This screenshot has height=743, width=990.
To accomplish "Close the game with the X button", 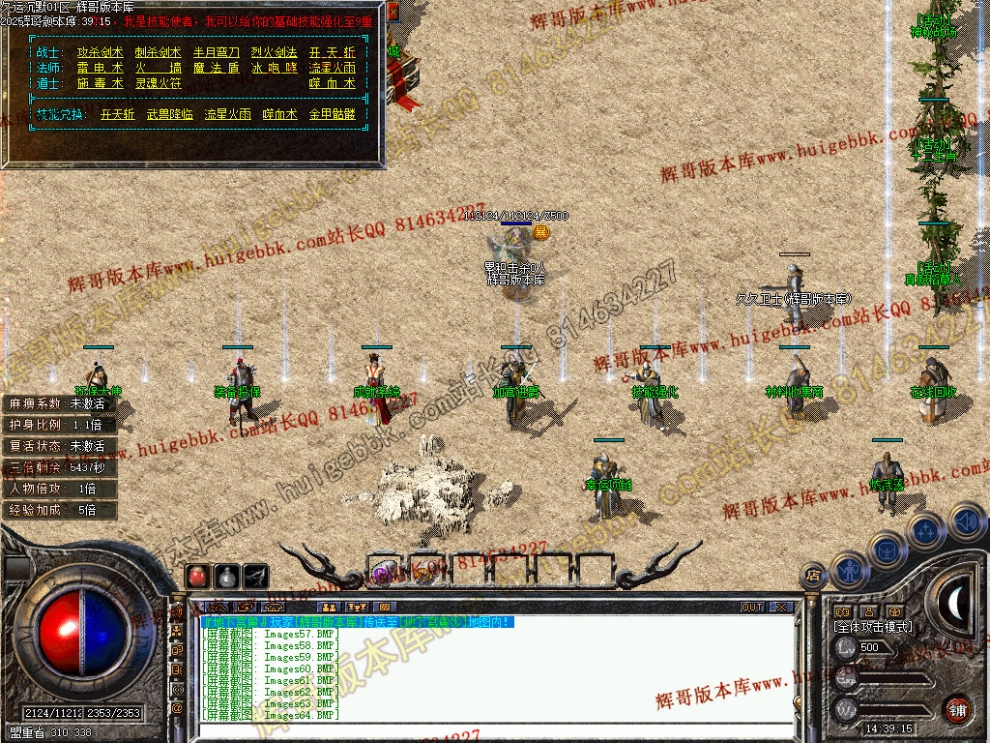I will click(781, 607).
